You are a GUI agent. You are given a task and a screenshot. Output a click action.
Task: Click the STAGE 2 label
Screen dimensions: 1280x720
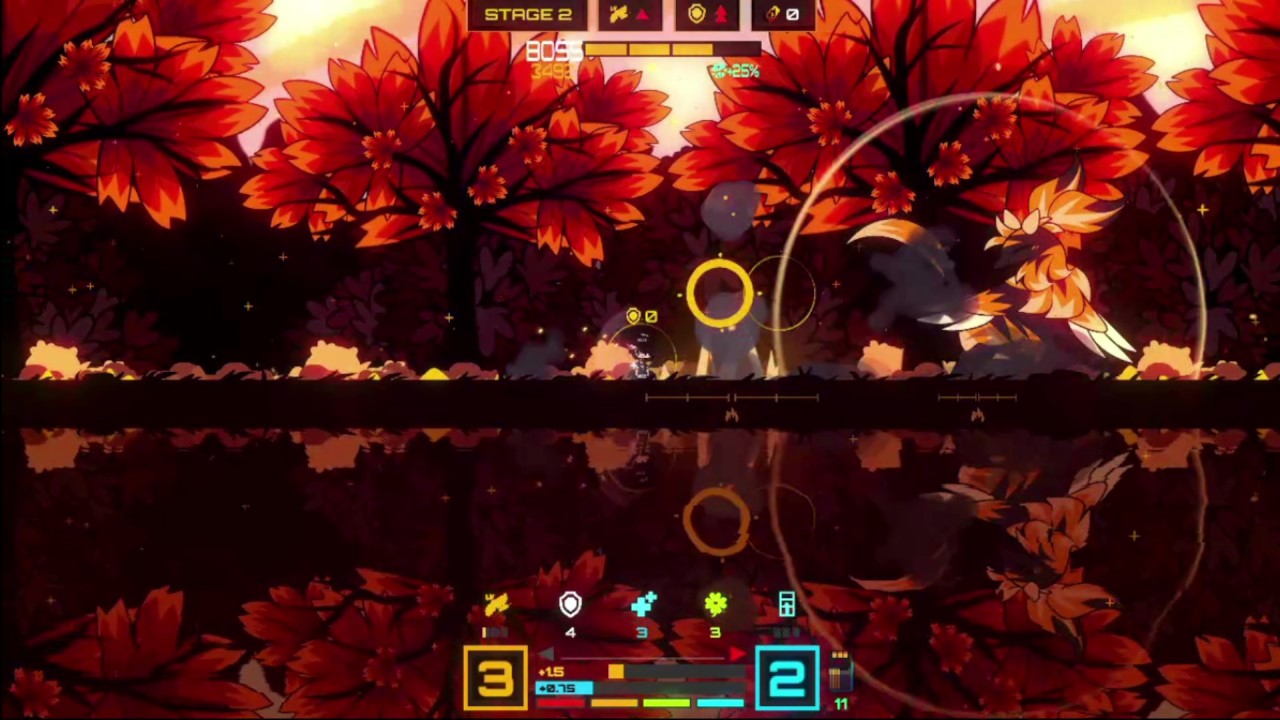coord(529,14)
